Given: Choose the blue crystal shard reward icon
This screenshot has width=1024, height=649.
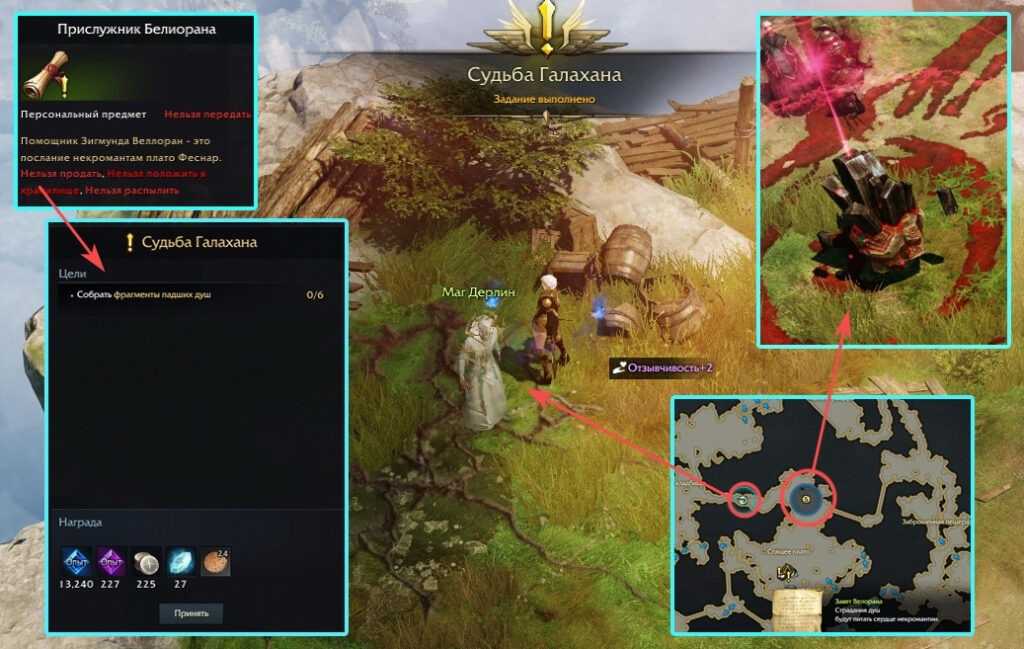Looking at the screenshot, I should coord(181,563).
